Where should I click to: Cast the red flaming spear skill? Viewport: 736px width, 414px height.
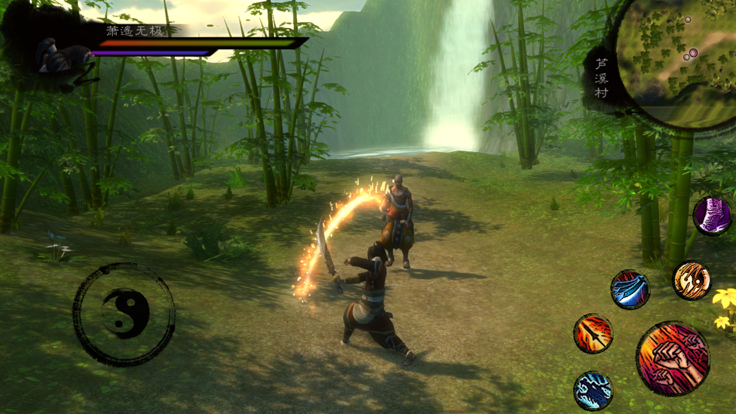[x=593, y=334]
